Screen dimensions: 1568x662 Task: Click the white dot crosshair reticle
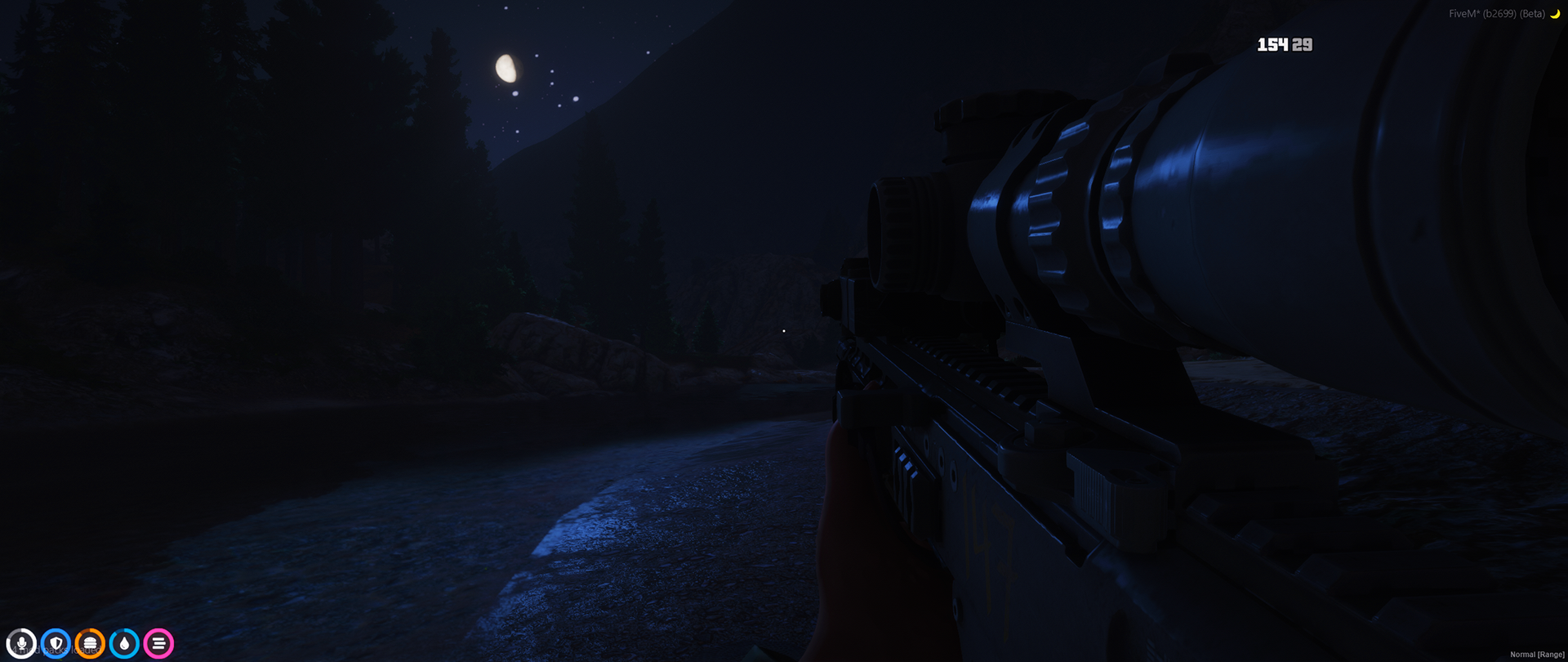click(x=783, y=330)
